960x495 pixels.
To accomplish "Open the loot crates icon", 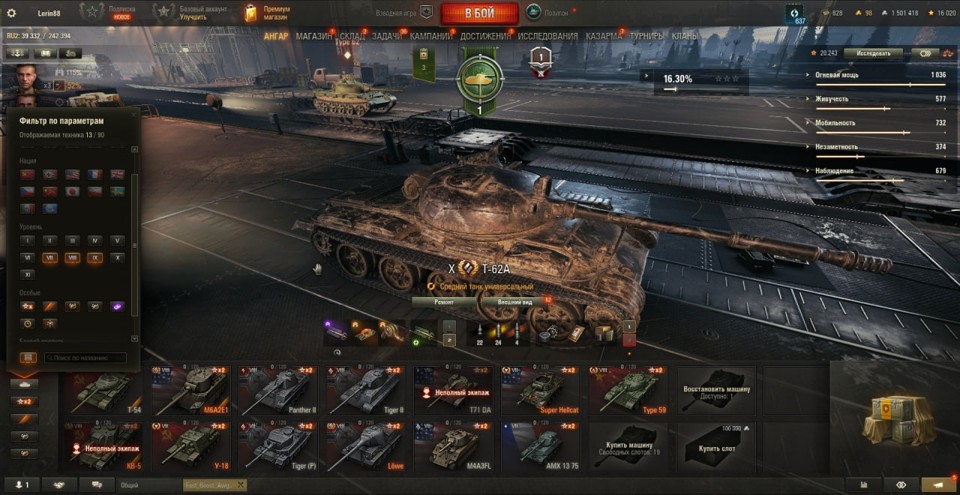I will tap(892, 416).
